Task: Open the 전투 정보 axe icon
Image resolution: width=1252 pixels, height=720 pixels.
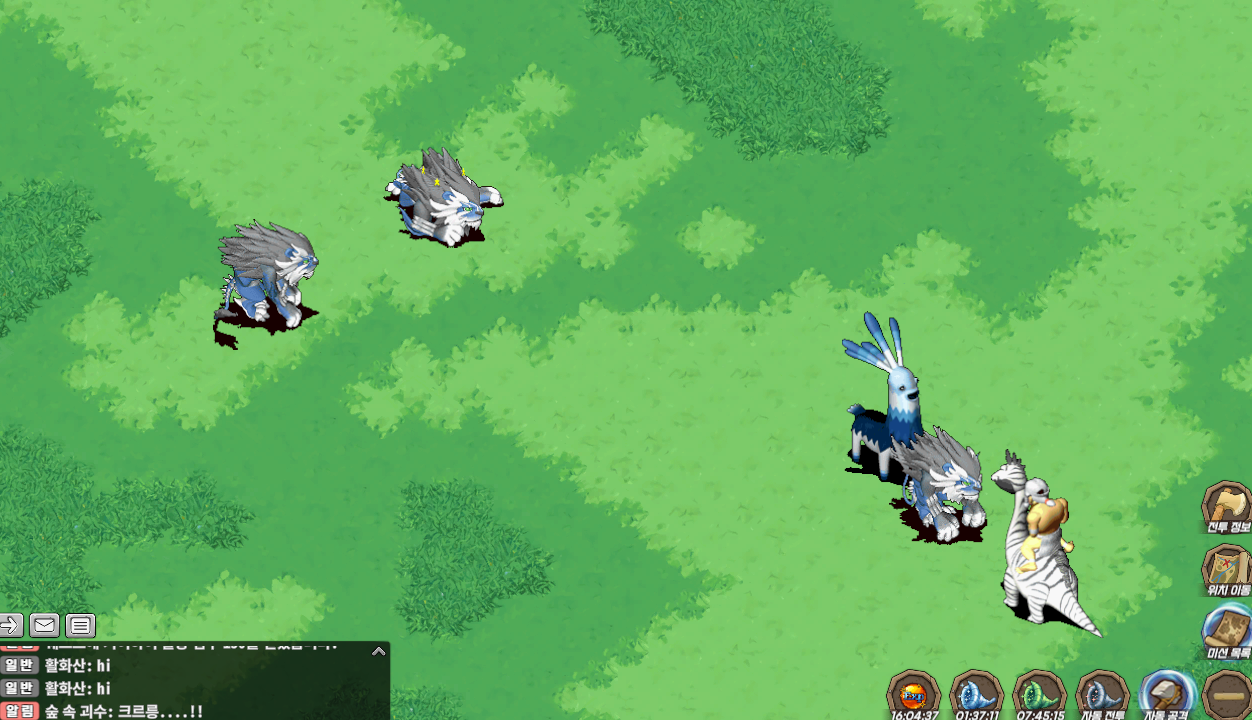Action: (1226, 506)
